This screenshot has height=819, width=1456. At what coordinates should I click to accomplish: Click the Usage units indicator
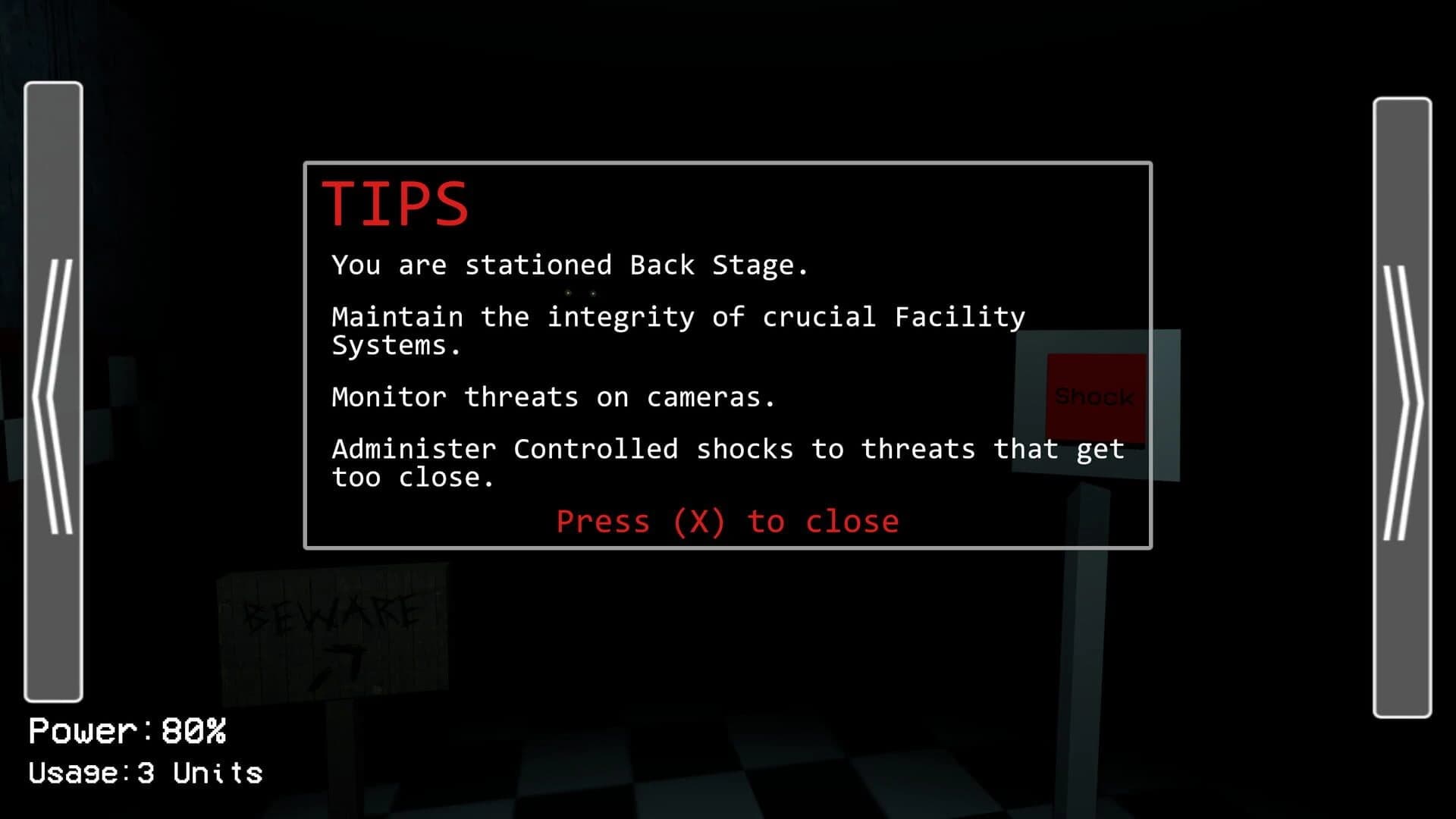click(144, 773)
